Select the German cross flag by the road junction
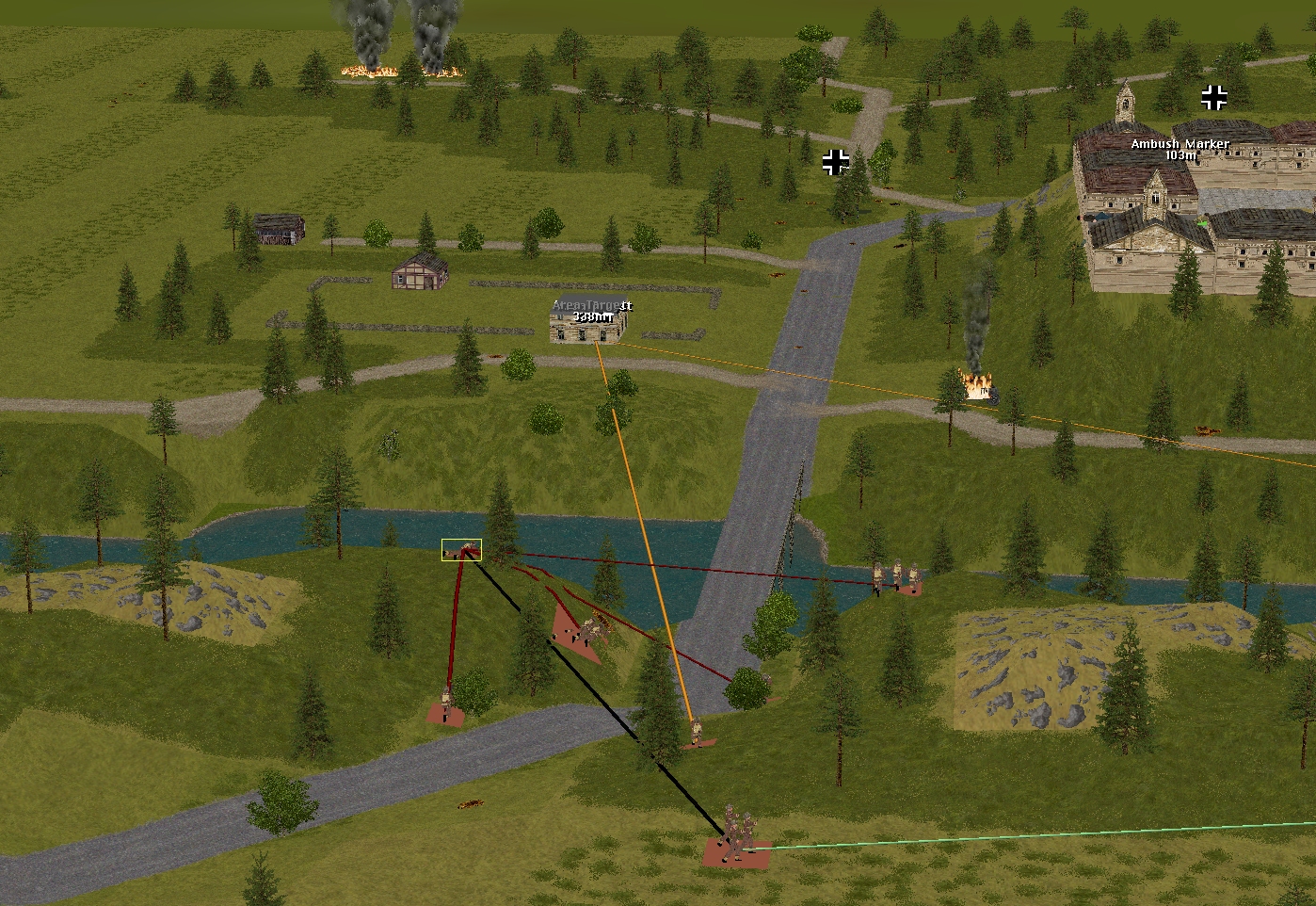This screenshot has width=1316, height=906. [835, 162]
